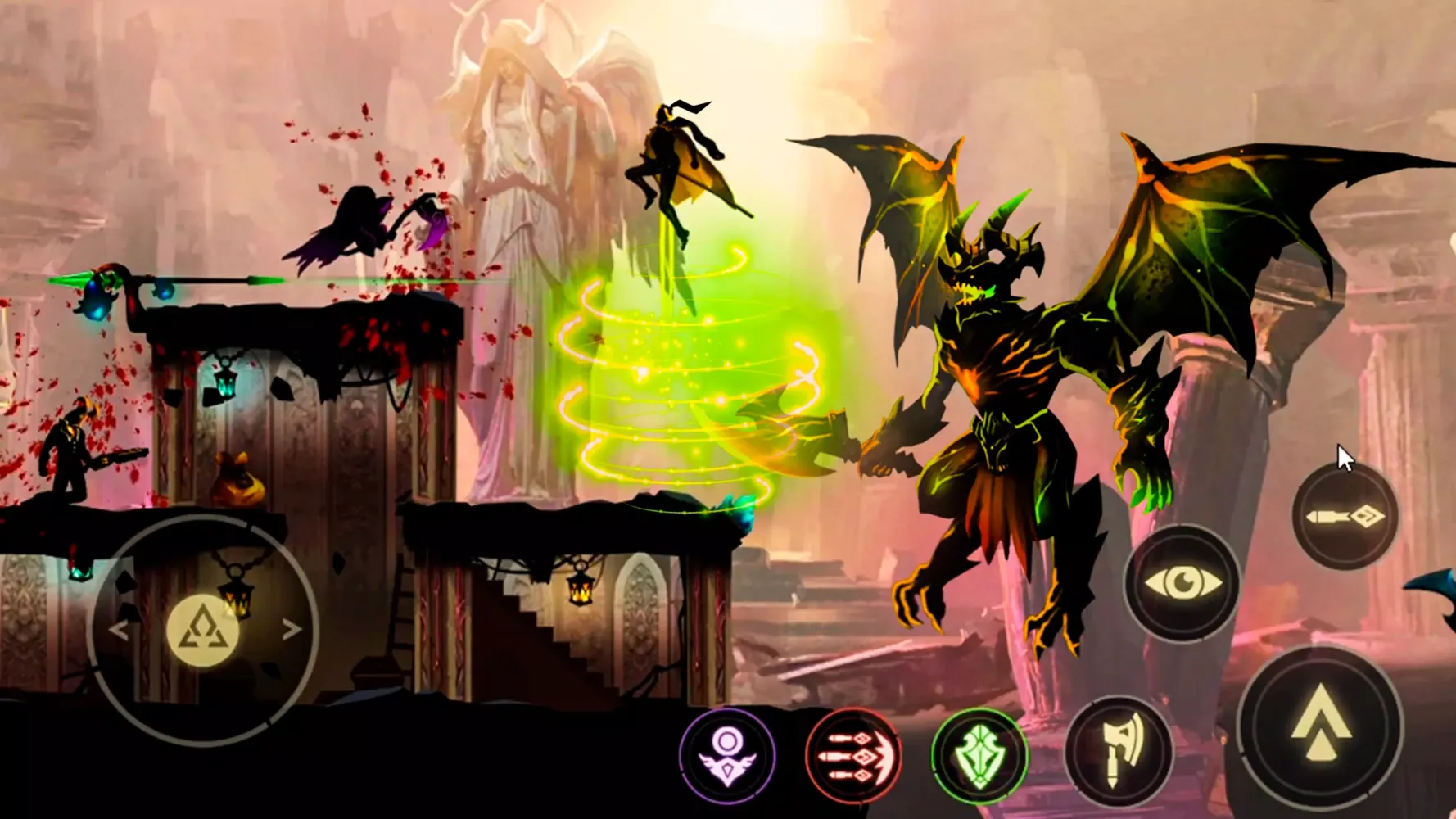The width and height of the screenshot is (1456, 819).
Task: Tap the large jump arrow button
Action: pos(1319,726)
